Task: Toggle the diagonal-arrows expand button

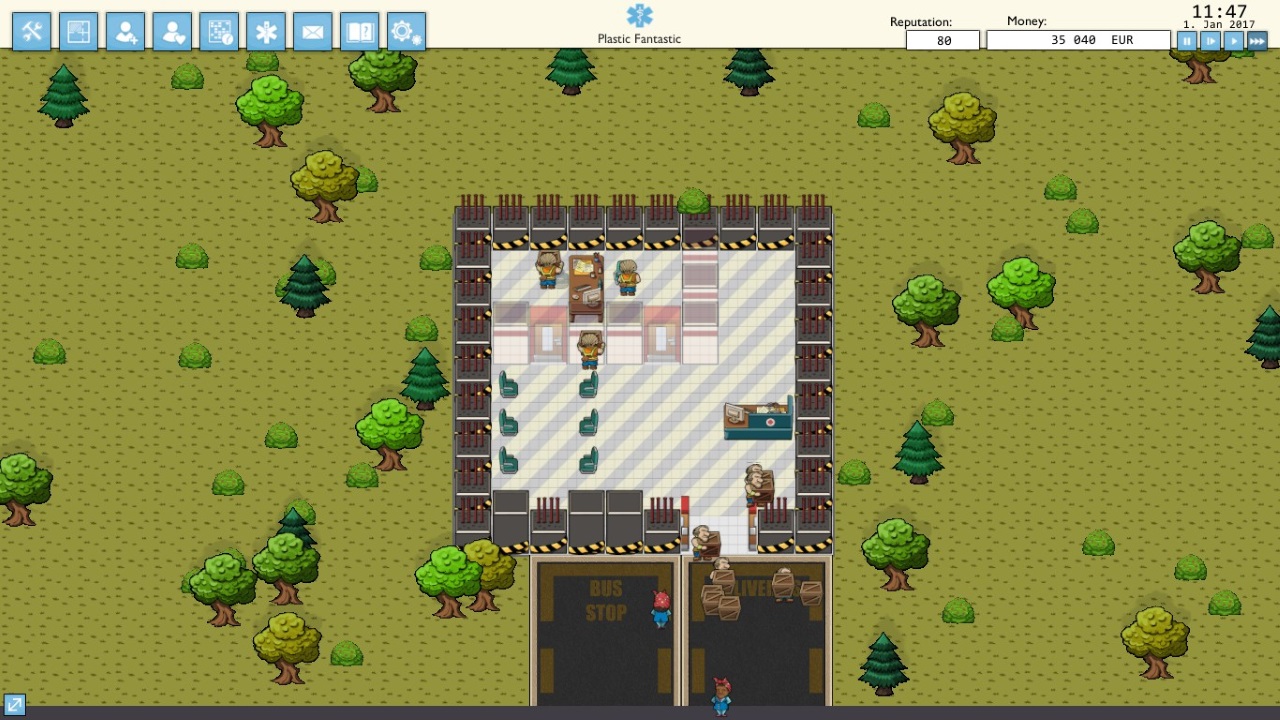Action: pos(14,705)
